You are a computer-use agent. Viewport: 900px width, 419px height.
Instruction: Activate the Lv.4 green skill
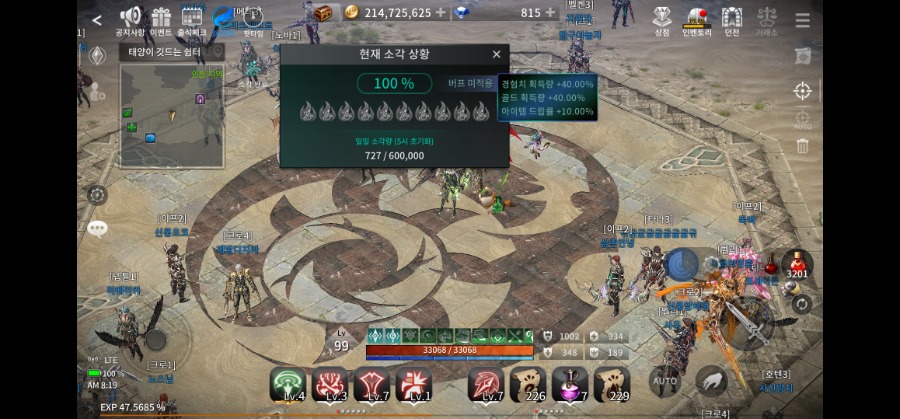point(288,384)
